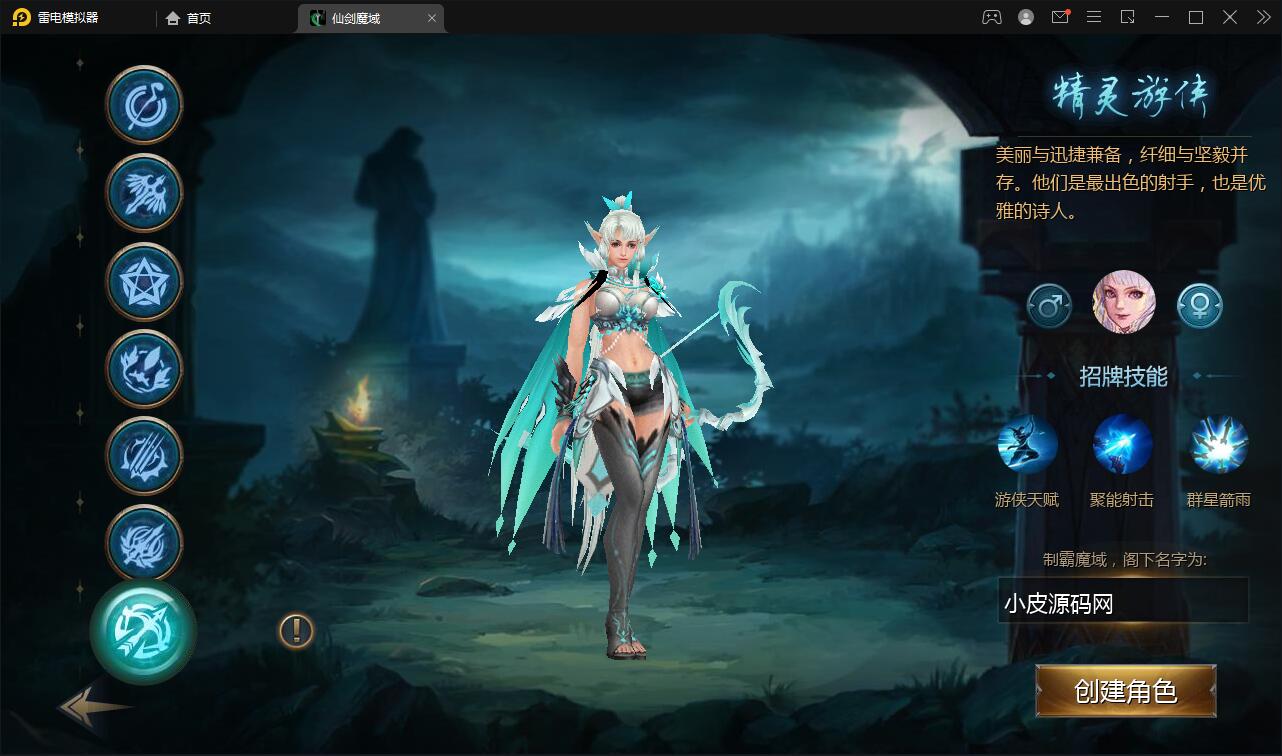Open the gamepad controller icon in title bar

[x=991, y=17]
